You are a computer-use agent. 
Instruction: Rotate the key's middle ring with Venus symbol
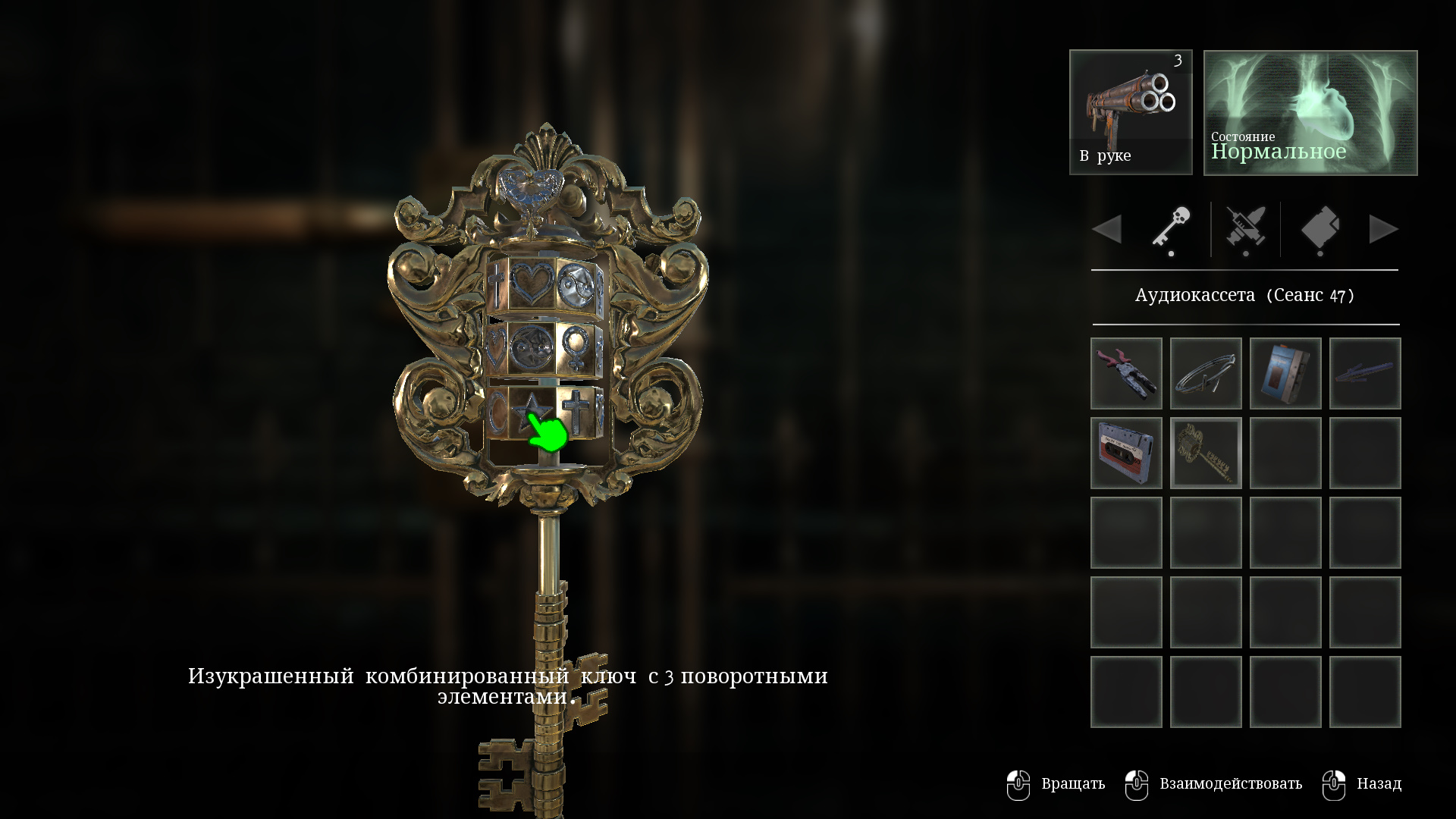(575, 347)
